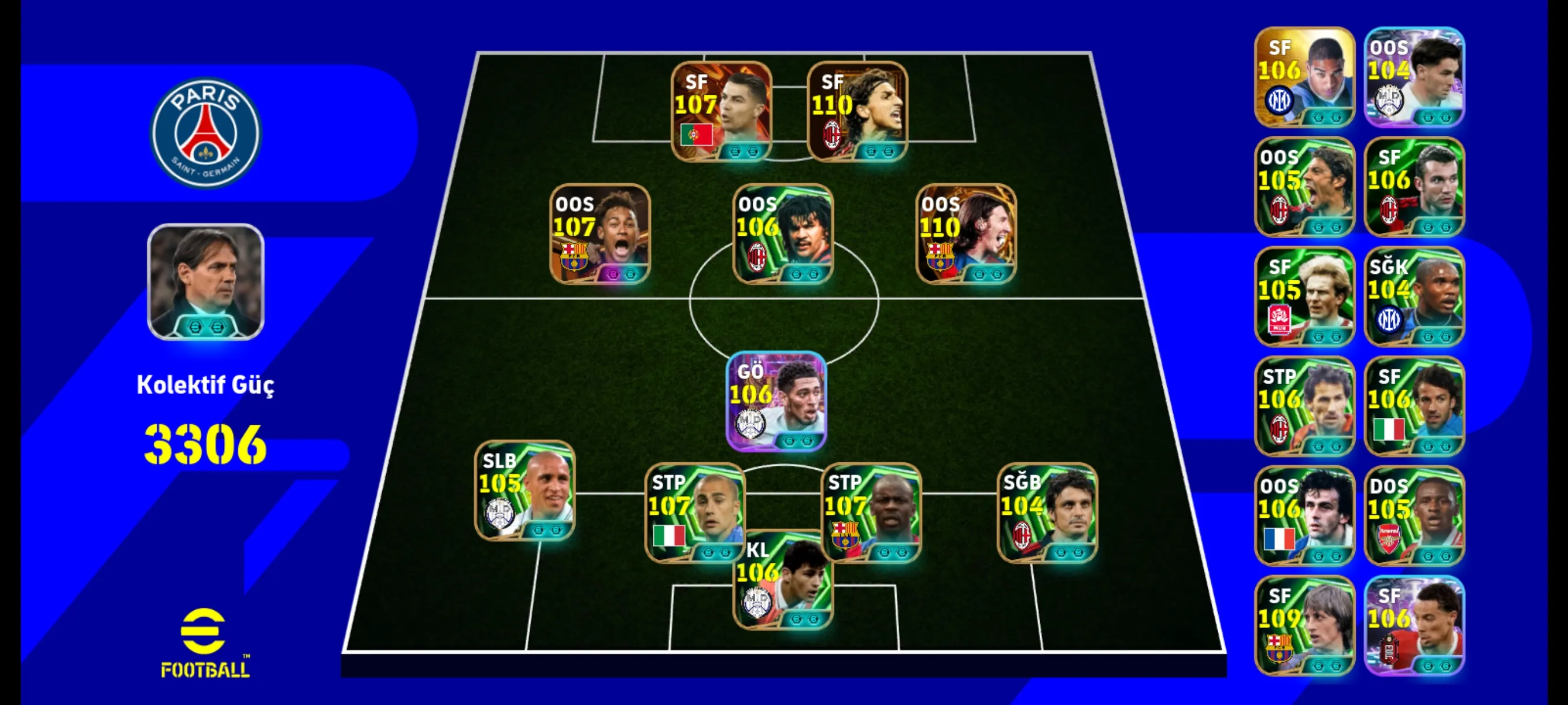
Task: Select the SF 109 Barcelona substitute card
Action: point(1304,625)
